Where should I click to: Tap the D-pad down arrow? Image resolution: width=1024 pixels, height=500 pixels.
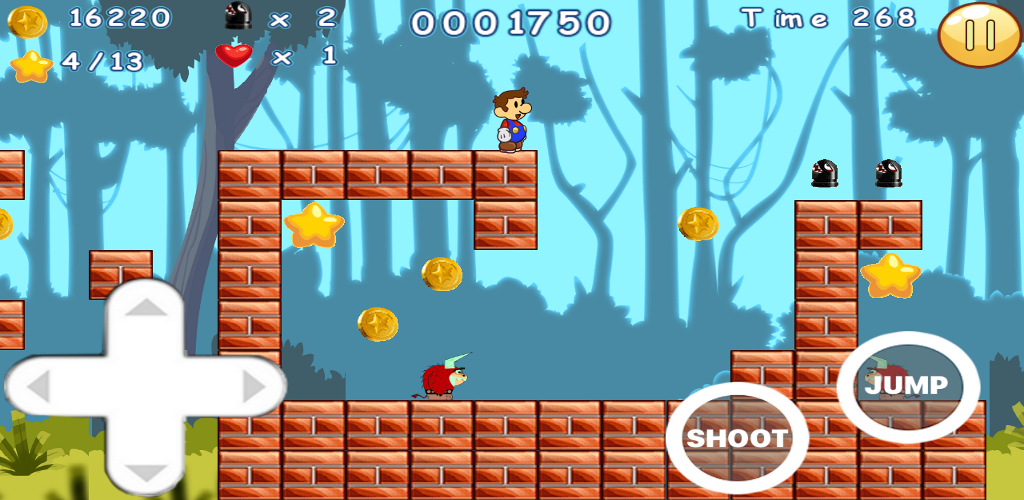coord(146,470)
